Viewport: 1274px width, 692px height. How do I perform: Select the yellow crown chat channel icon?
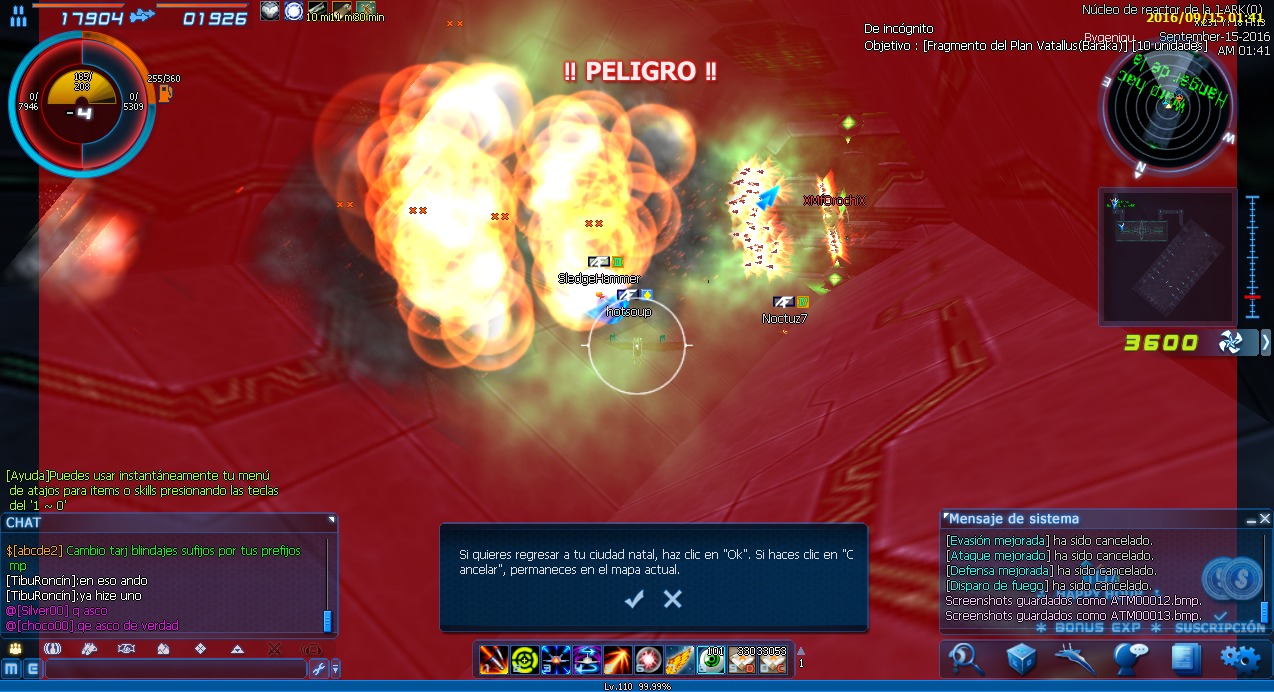pyautogui.click(x=15, y=648)
